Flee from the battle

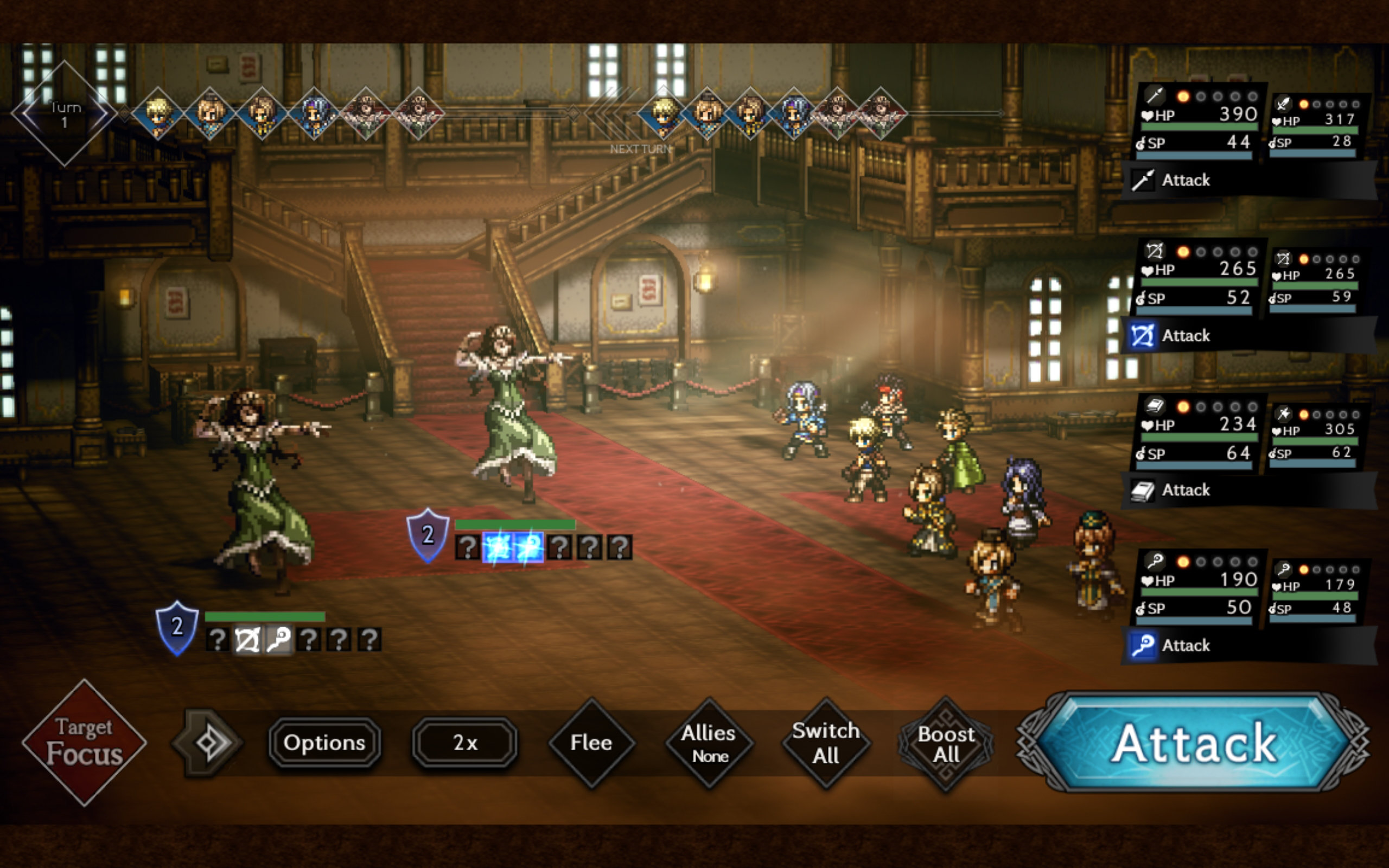click(x=592, y=743)
